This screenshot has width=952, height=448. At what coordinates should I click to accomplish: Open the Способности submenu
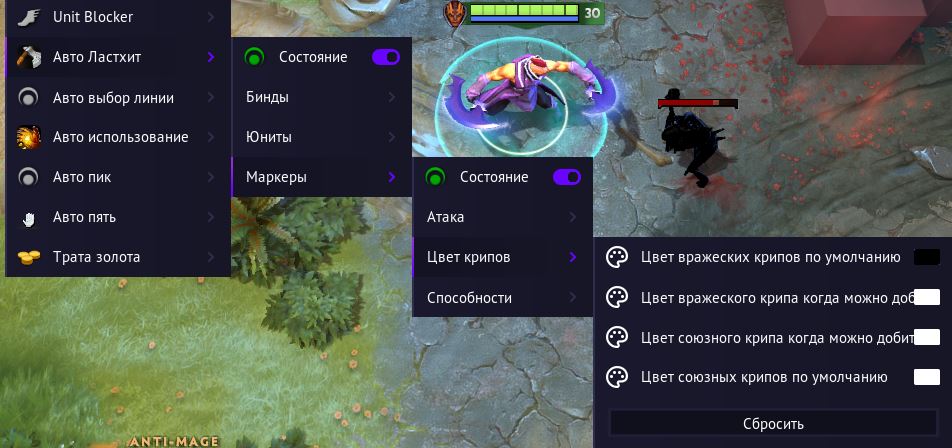501,297
